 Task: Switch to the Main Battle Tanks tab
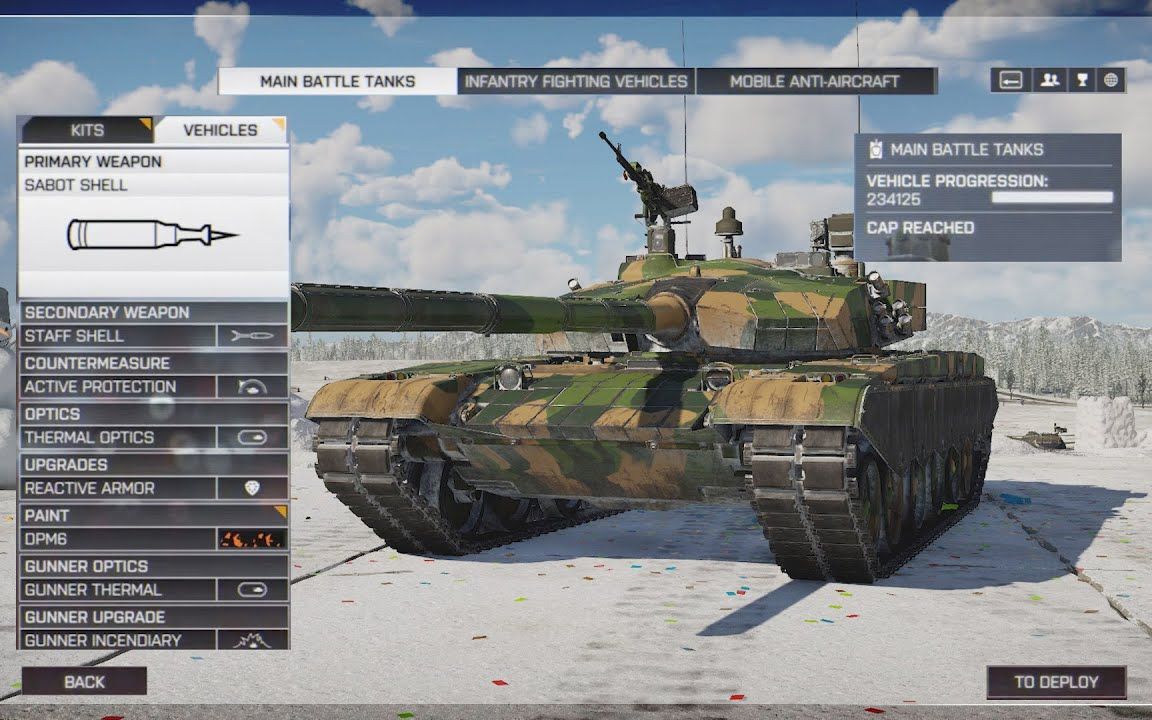click(337, 82)
